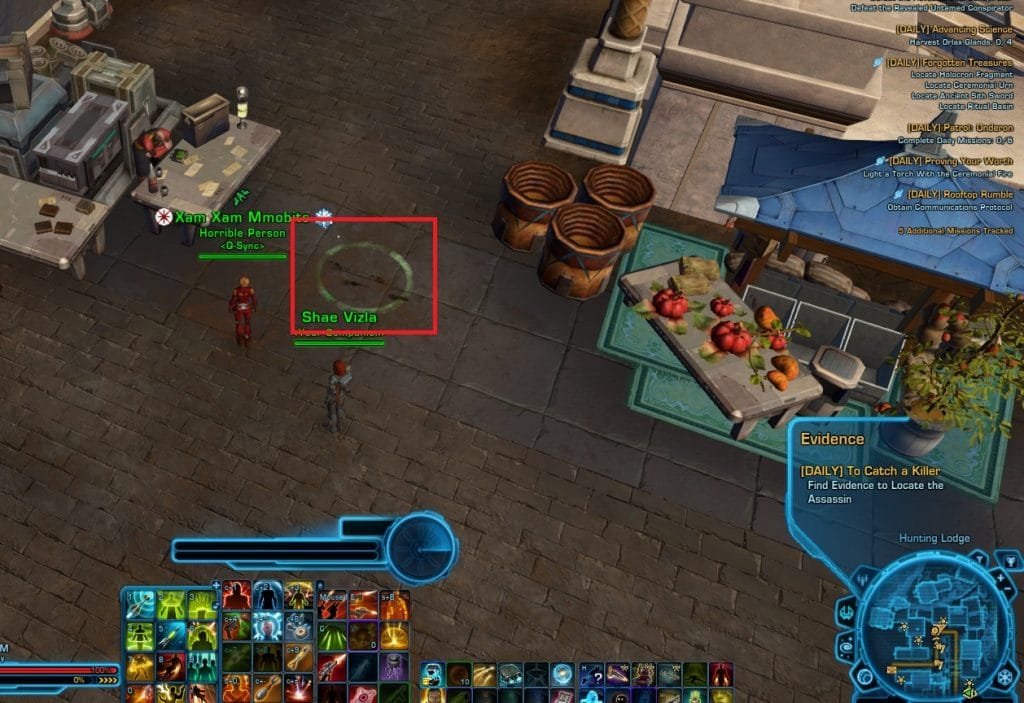Screen dimensions: 1024x703
Task: Select the Xam Xam Mmobits player nameplate
Action: (x=241, y=217)
